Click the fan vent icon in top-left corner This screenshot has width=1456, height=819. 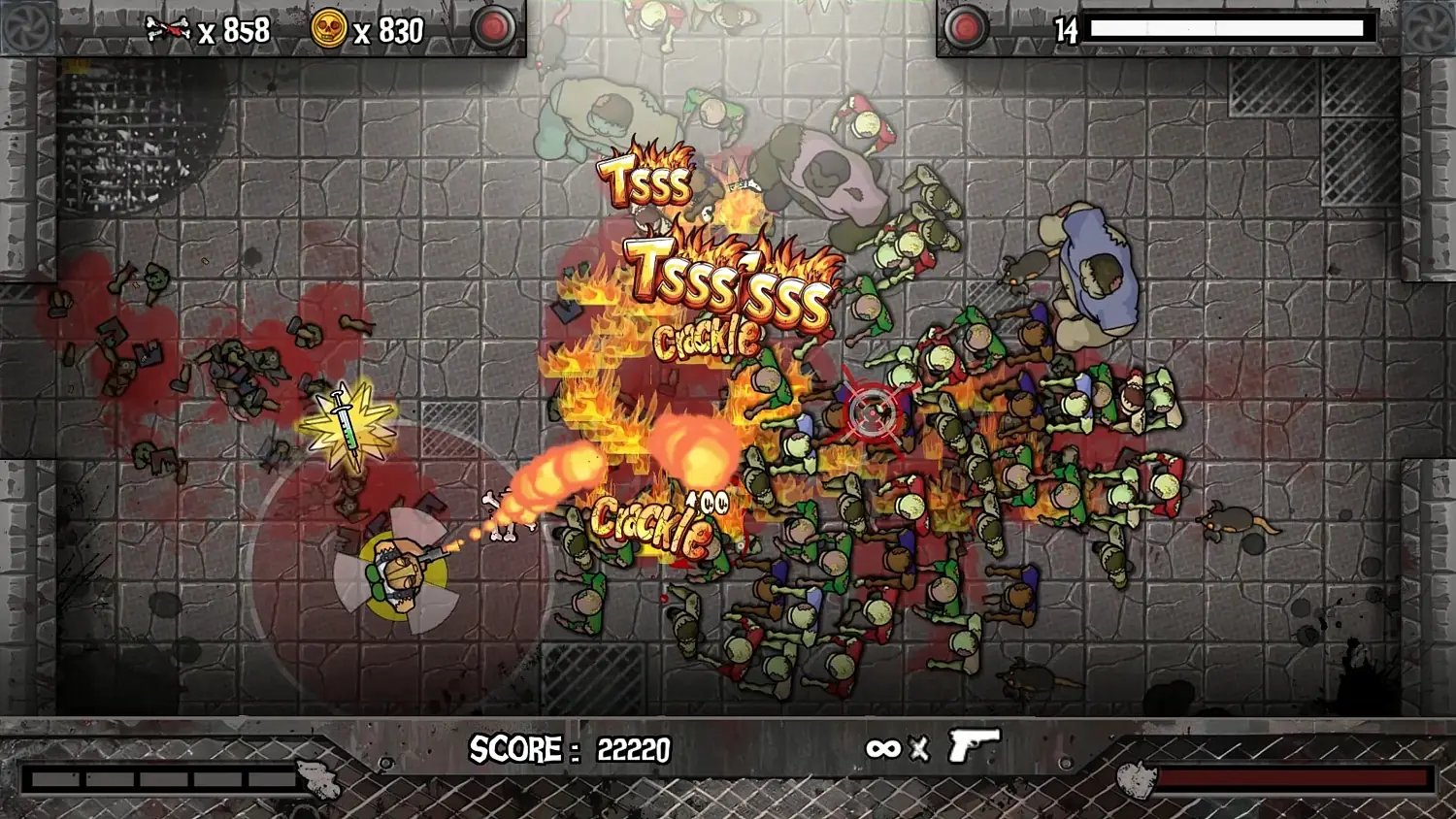29,29
